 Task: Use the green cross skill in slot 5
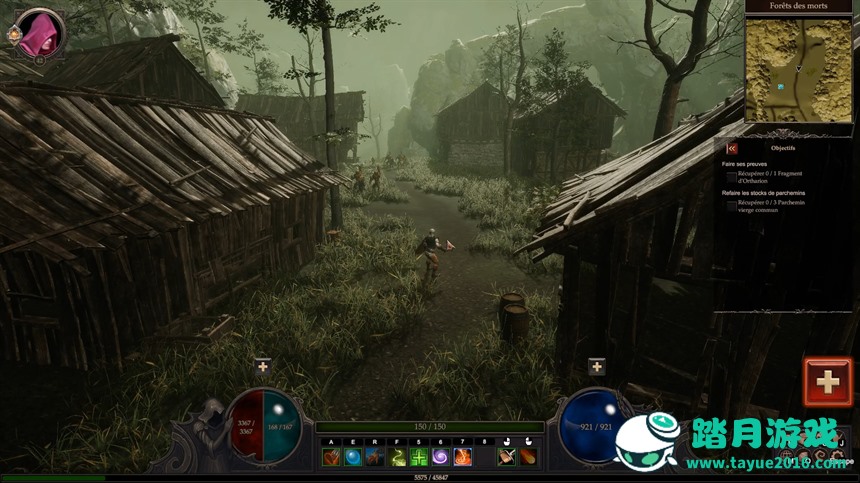point(419,457)
